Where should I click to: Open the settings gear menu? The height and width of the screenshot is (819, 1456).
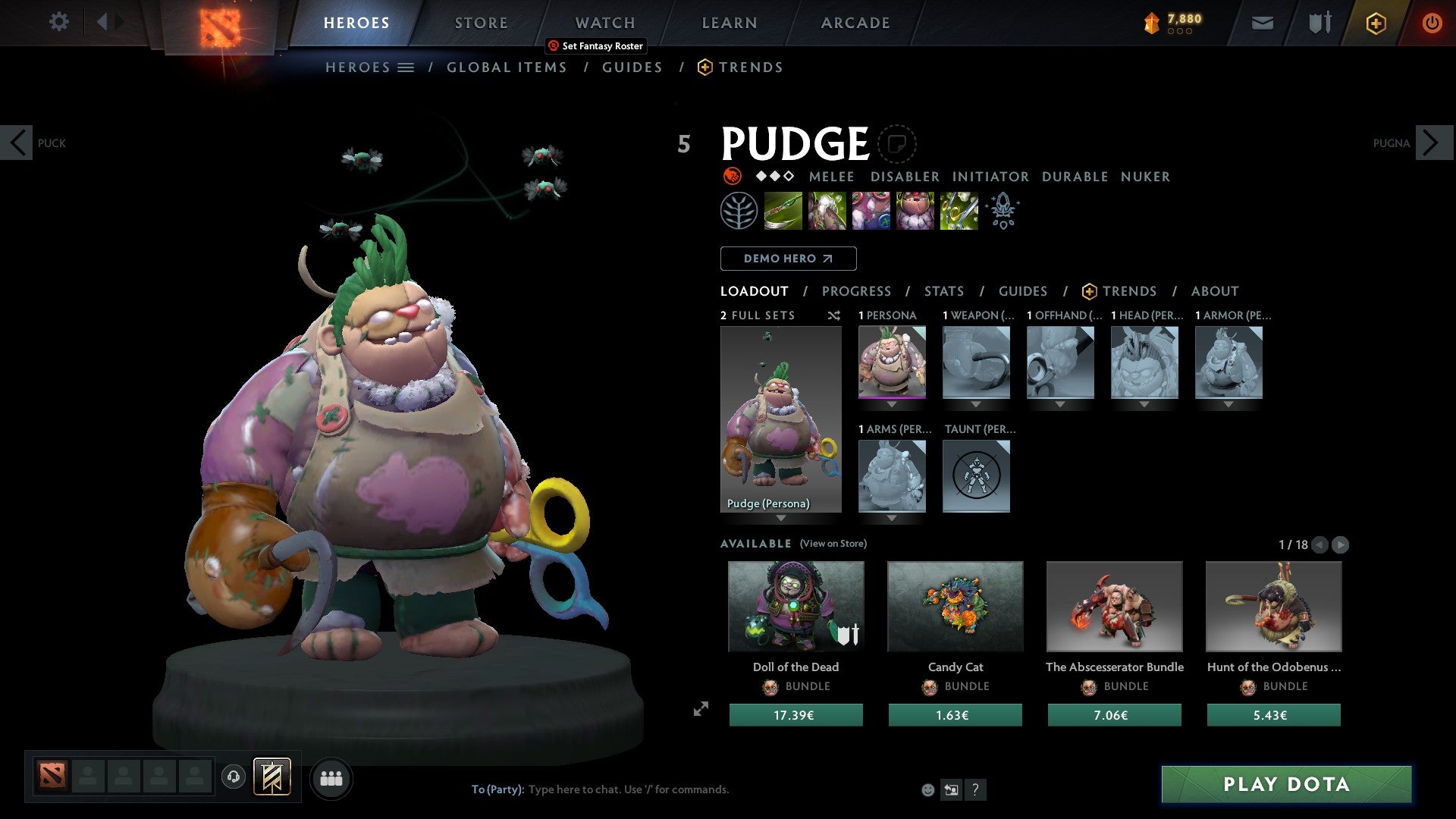[58, 22]
